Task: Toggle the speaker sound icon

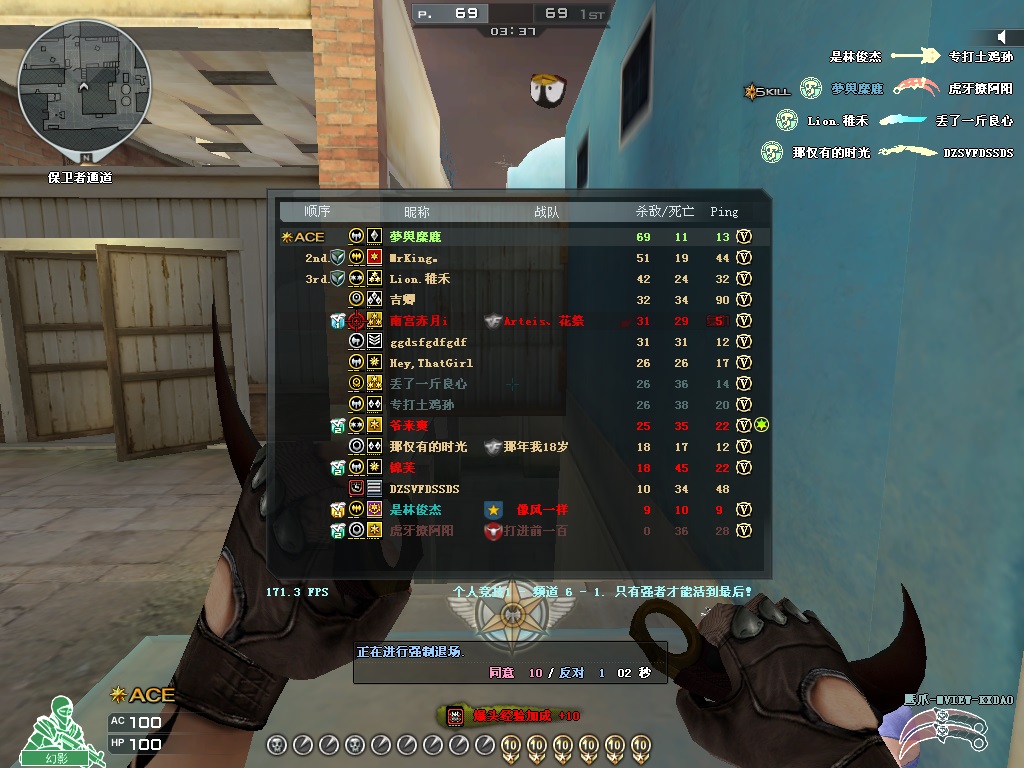Action: [1002, 36]
